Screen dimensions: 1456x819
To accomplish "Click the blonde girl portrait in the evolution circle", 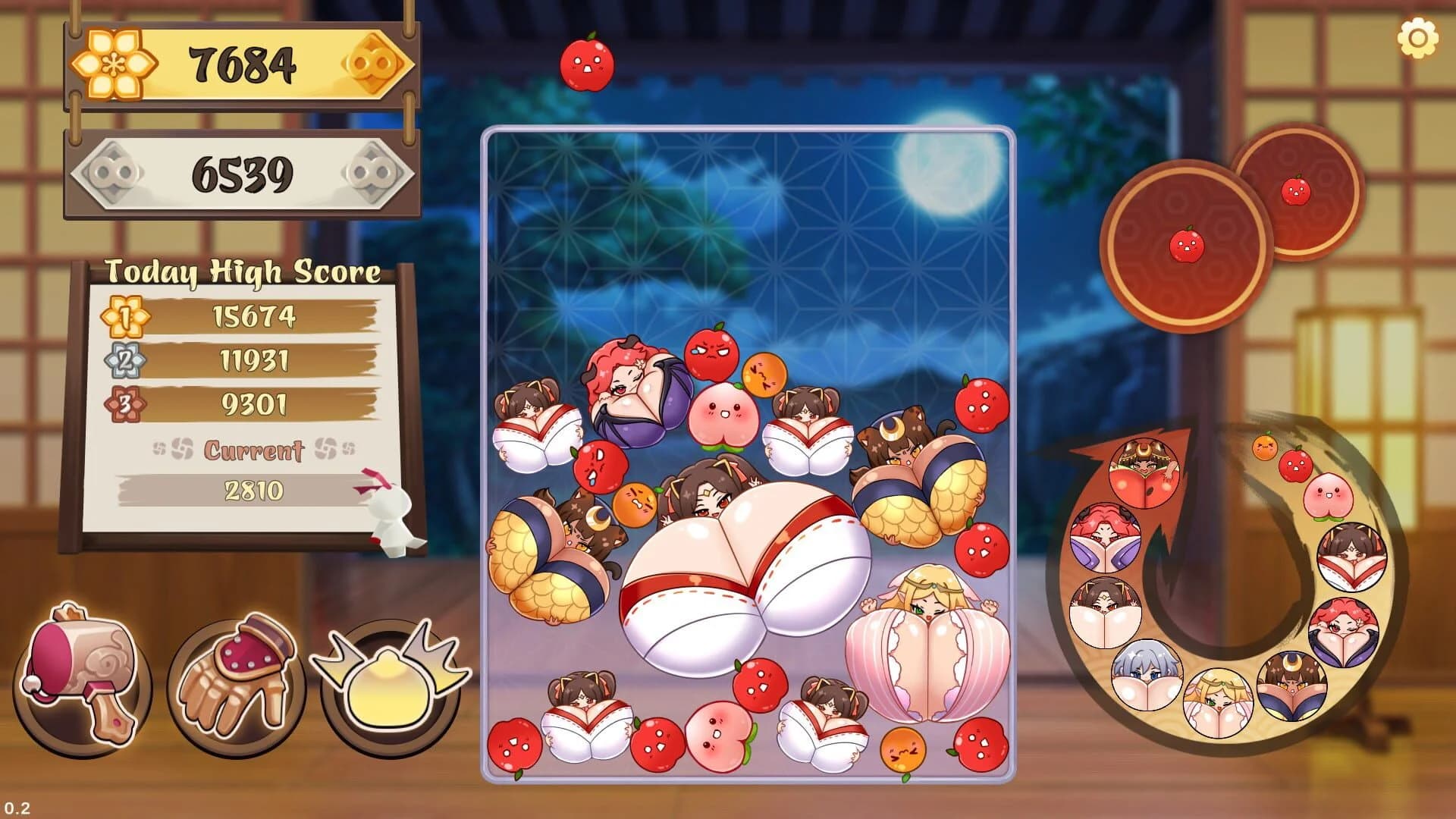I will [1218, 702].
